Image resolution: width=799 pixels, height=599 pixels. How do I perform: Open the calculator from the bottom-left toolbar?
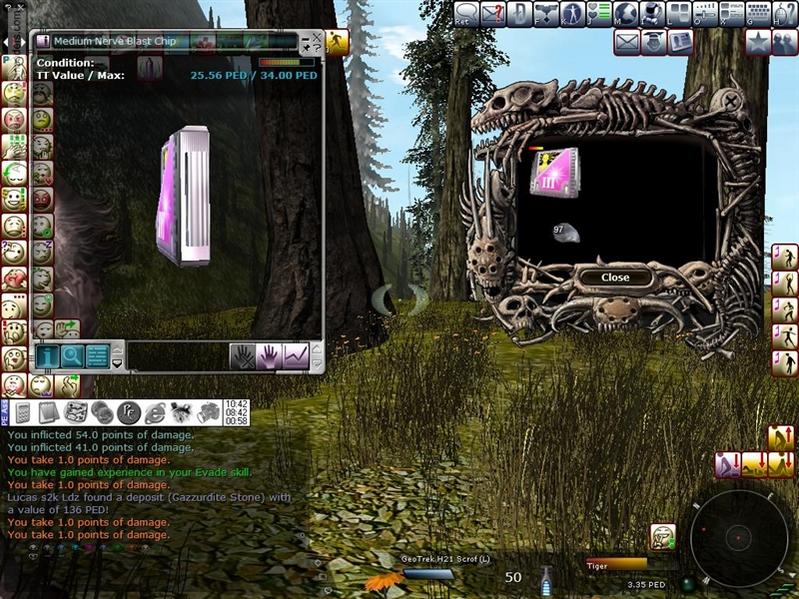click(23, 412)
